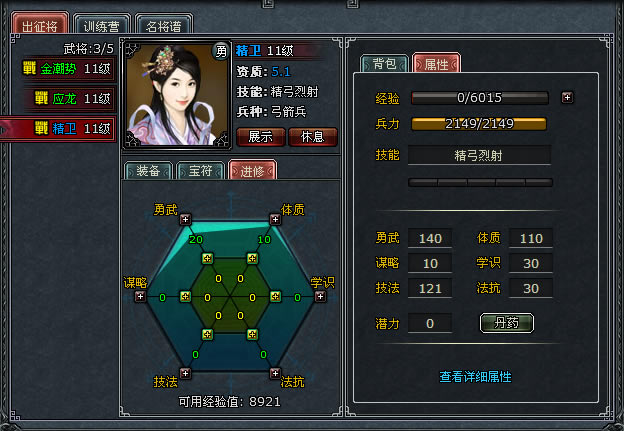
Task: Click the 学识 node on the hexagon
Action: coord(320,296)
